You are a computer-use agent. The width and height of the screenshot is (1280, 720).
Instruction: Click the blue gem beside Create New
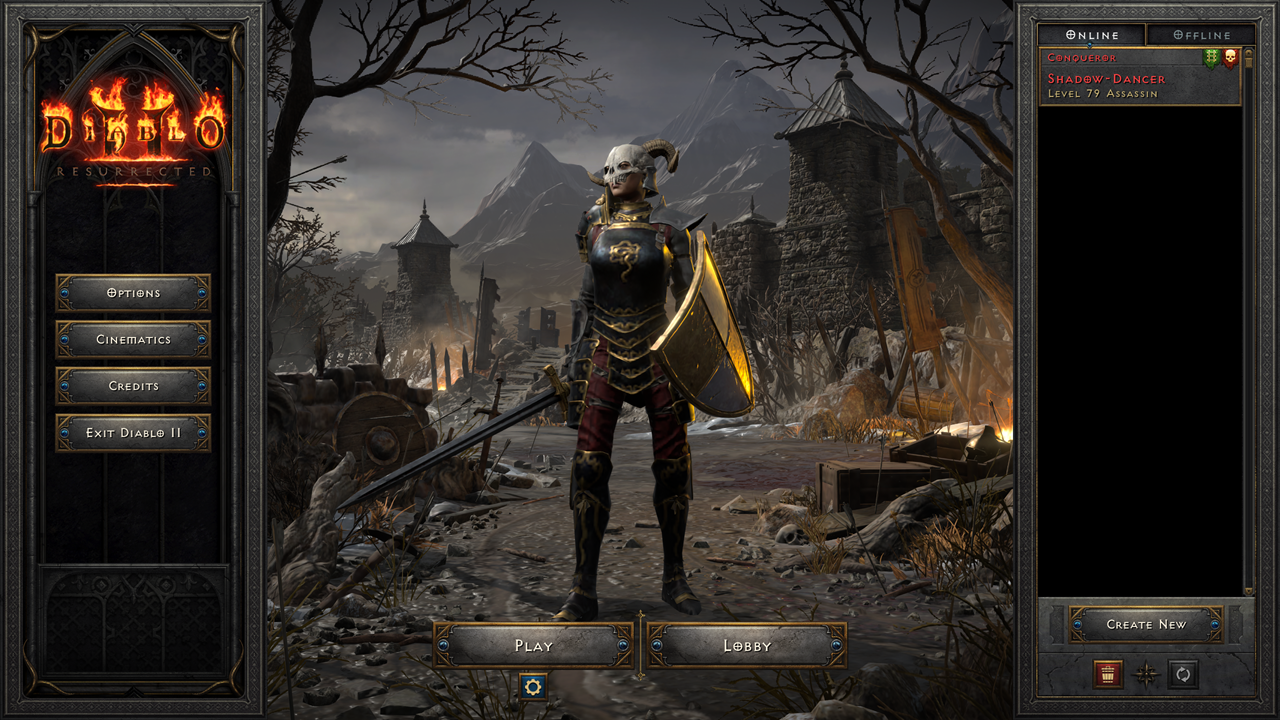(x=1076, y=624)
